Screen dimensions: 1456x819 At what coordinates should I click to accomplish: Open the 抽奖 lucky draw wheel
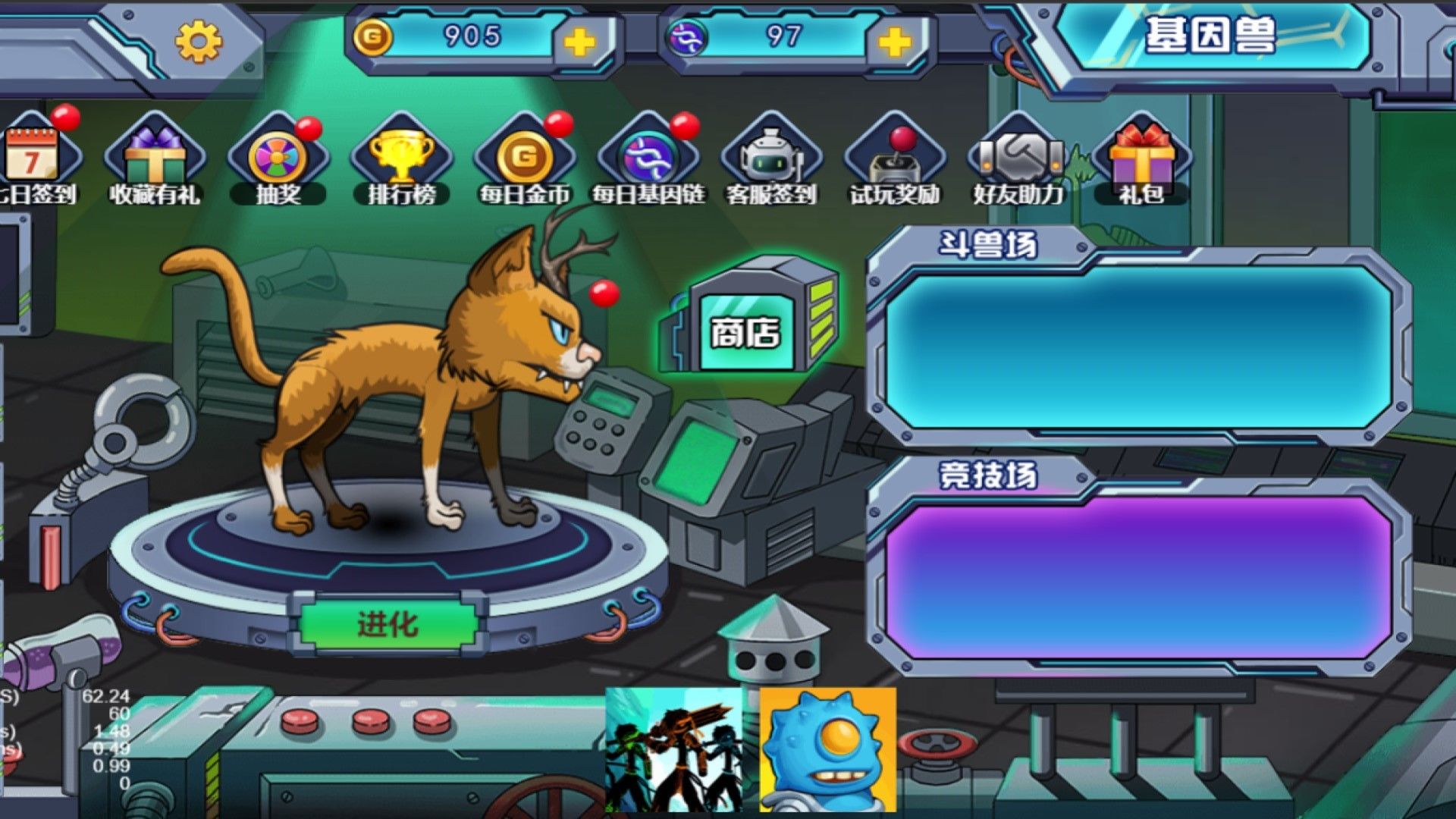pyautogui.click(x=278, y=155)
